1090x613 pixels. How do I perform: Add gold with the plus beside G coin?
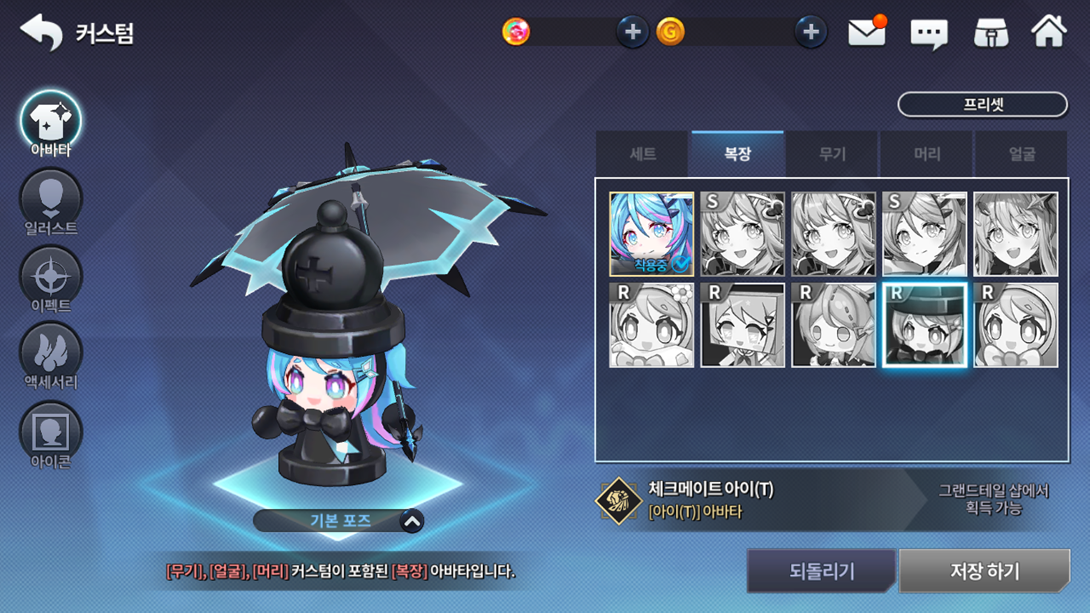(x=810, y=32)
